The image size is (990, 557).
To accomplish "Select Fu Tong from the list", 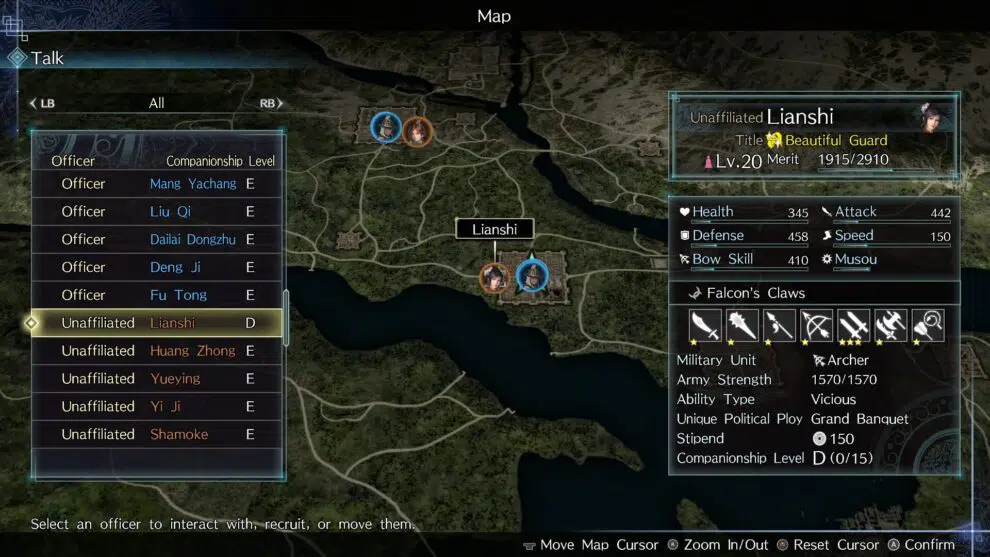I will pos(157,296).
